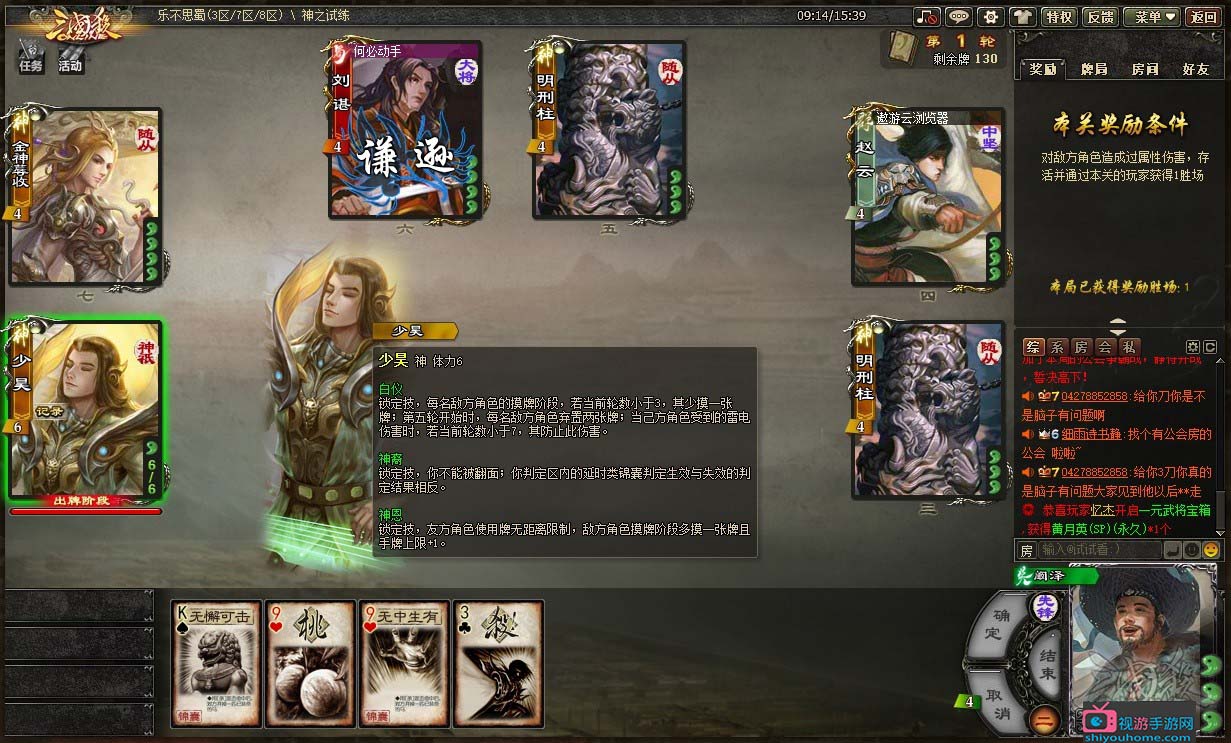Confirm with the 确定 button

(992, 624)
